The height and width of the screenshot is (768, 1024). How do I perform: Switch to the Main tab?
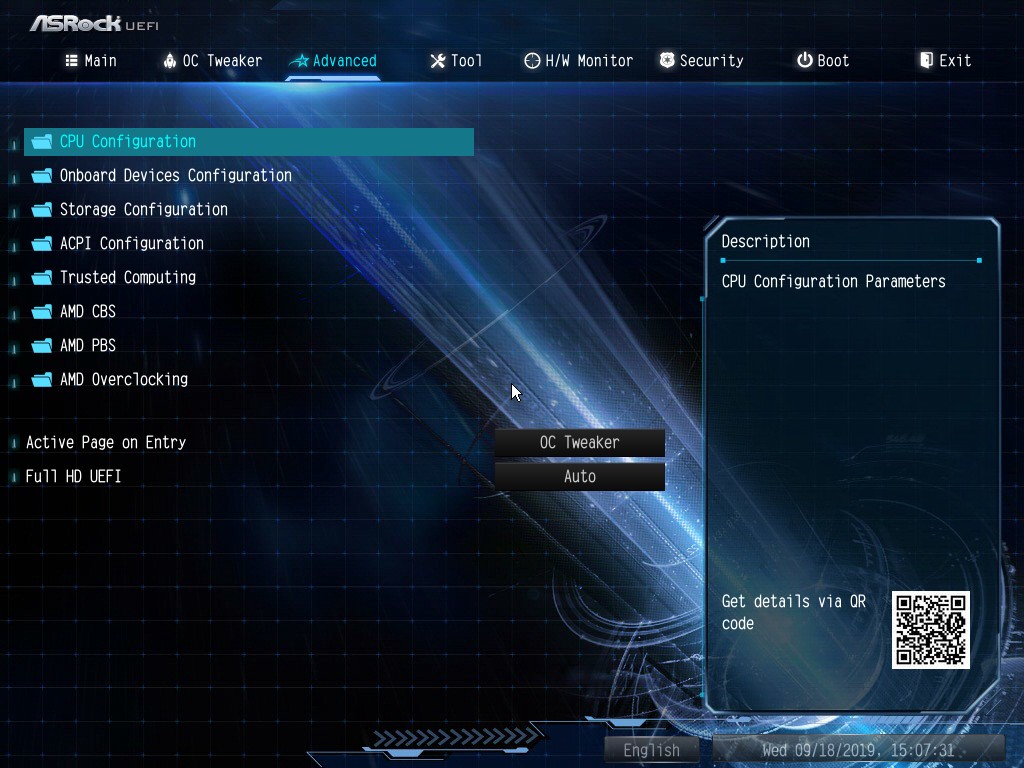click(91, 61)
